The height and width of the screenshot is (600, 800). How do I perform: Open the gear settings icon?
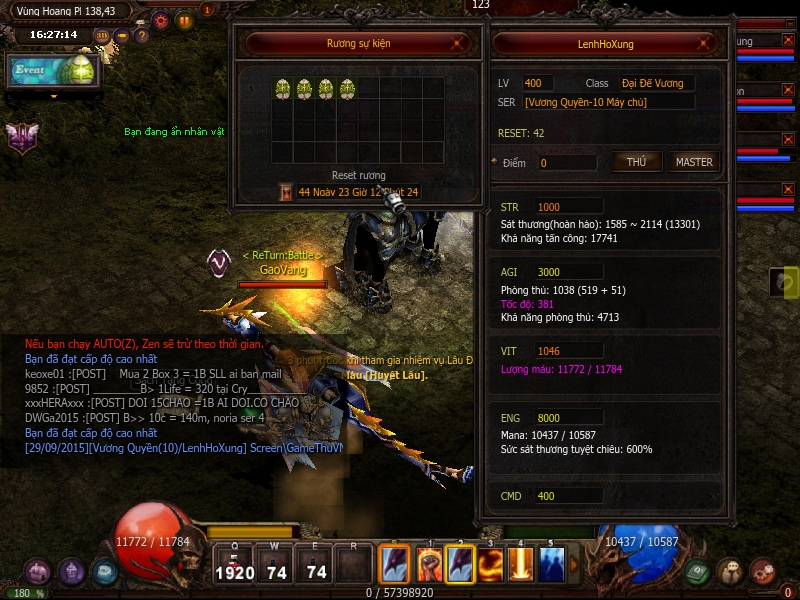[x=160, y=19]
